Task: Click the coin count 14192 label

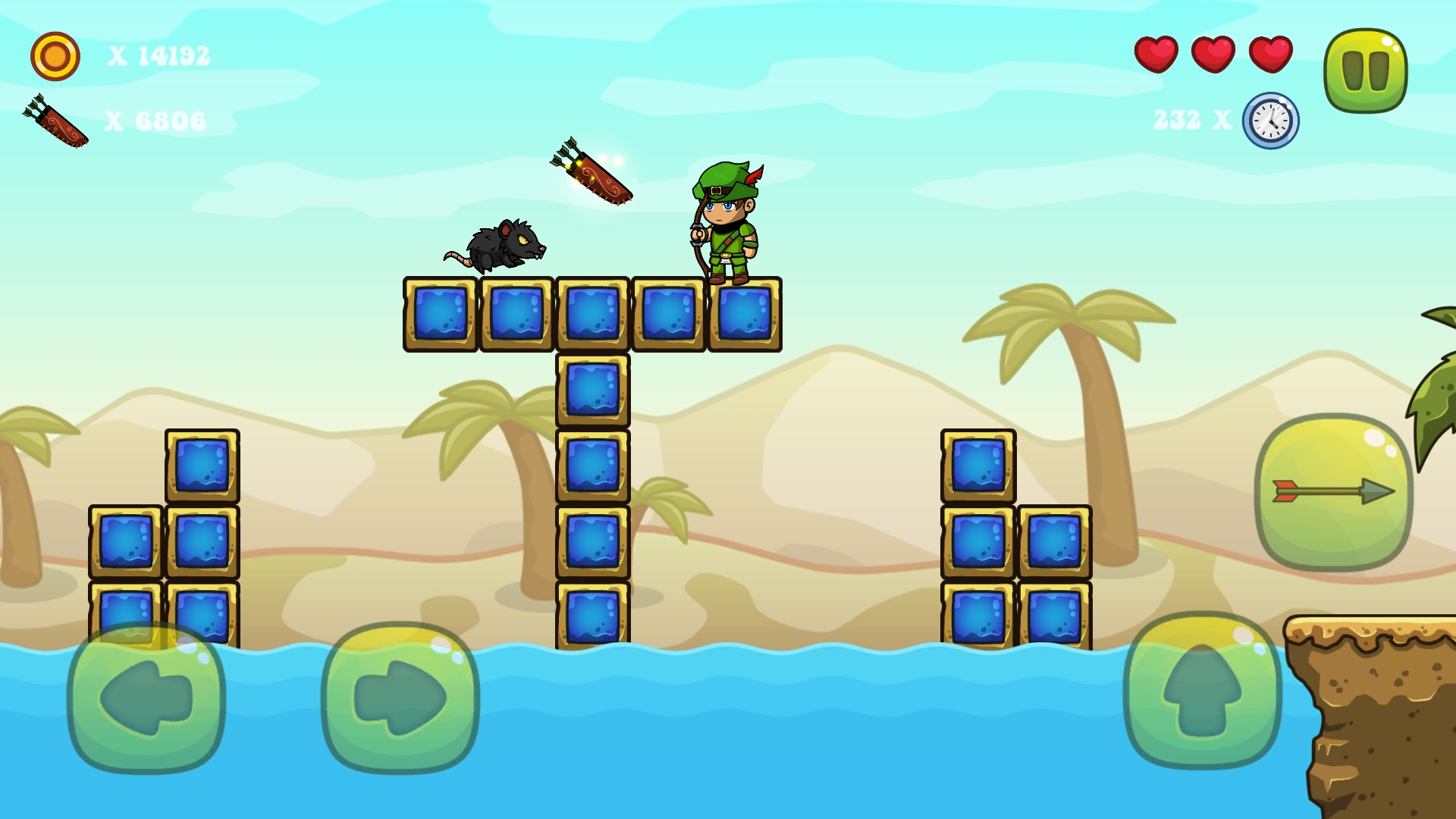Action: tap(161, 55)
